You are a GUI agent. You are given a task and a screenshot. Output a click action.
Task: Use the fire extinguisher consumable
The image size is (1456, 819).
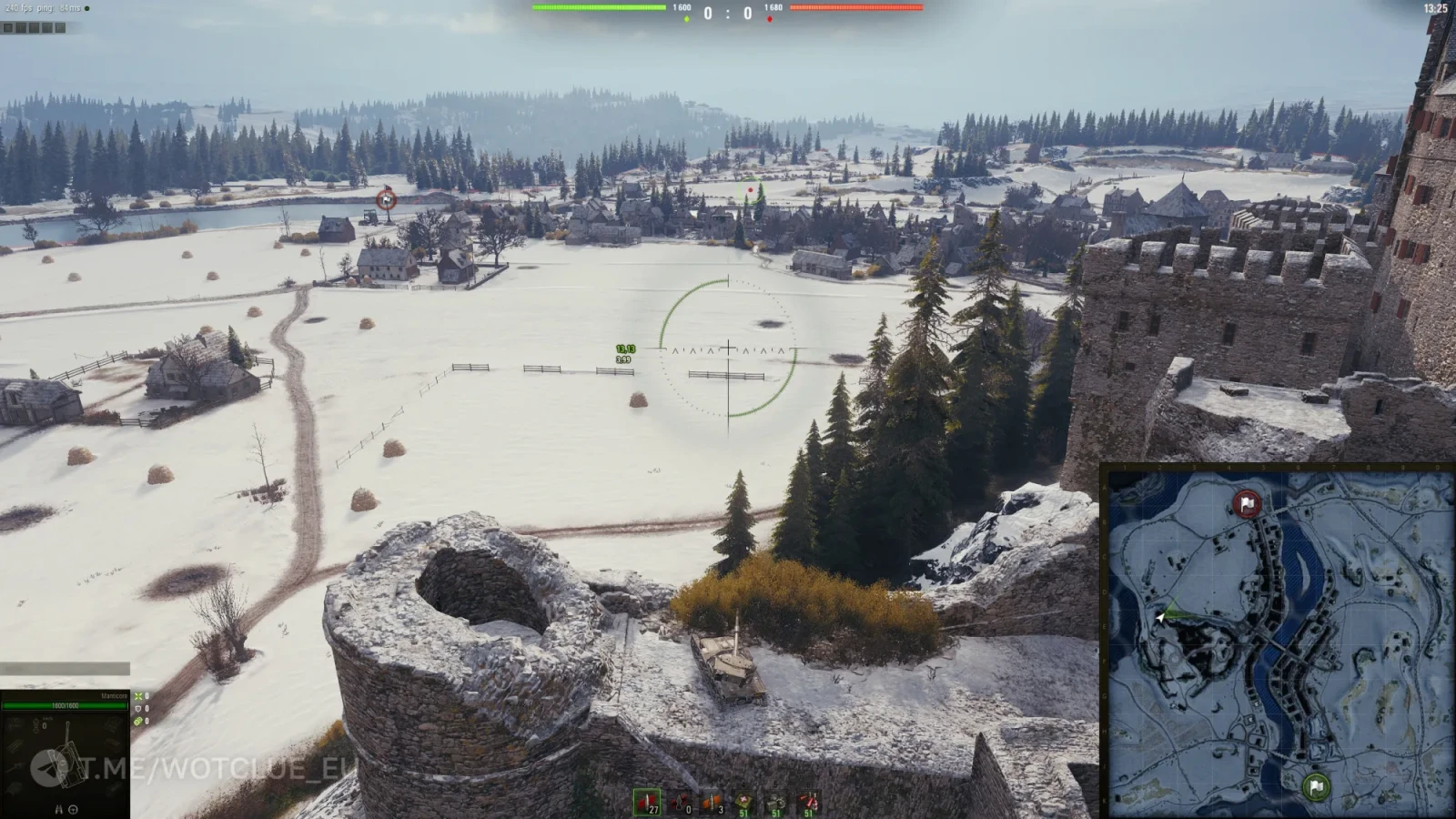click(807, 802)
